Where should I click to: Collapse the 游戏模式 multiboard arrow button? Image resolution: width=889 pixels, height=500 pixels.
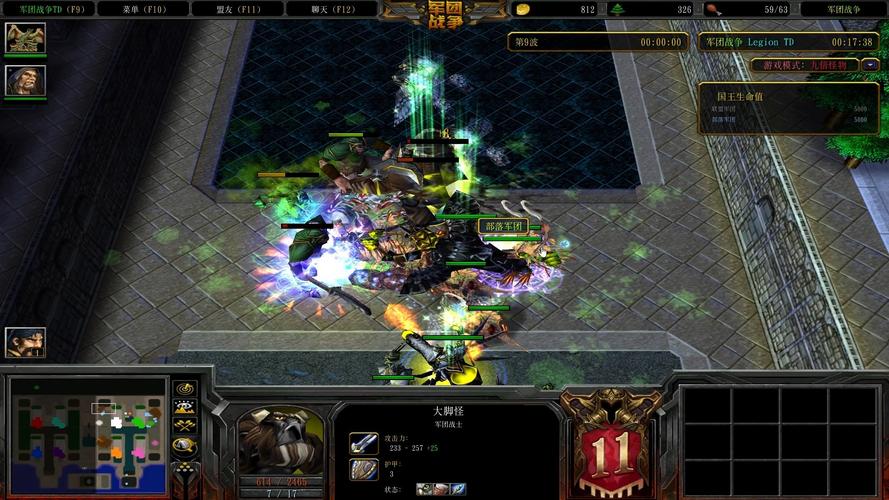pos(871,65)
